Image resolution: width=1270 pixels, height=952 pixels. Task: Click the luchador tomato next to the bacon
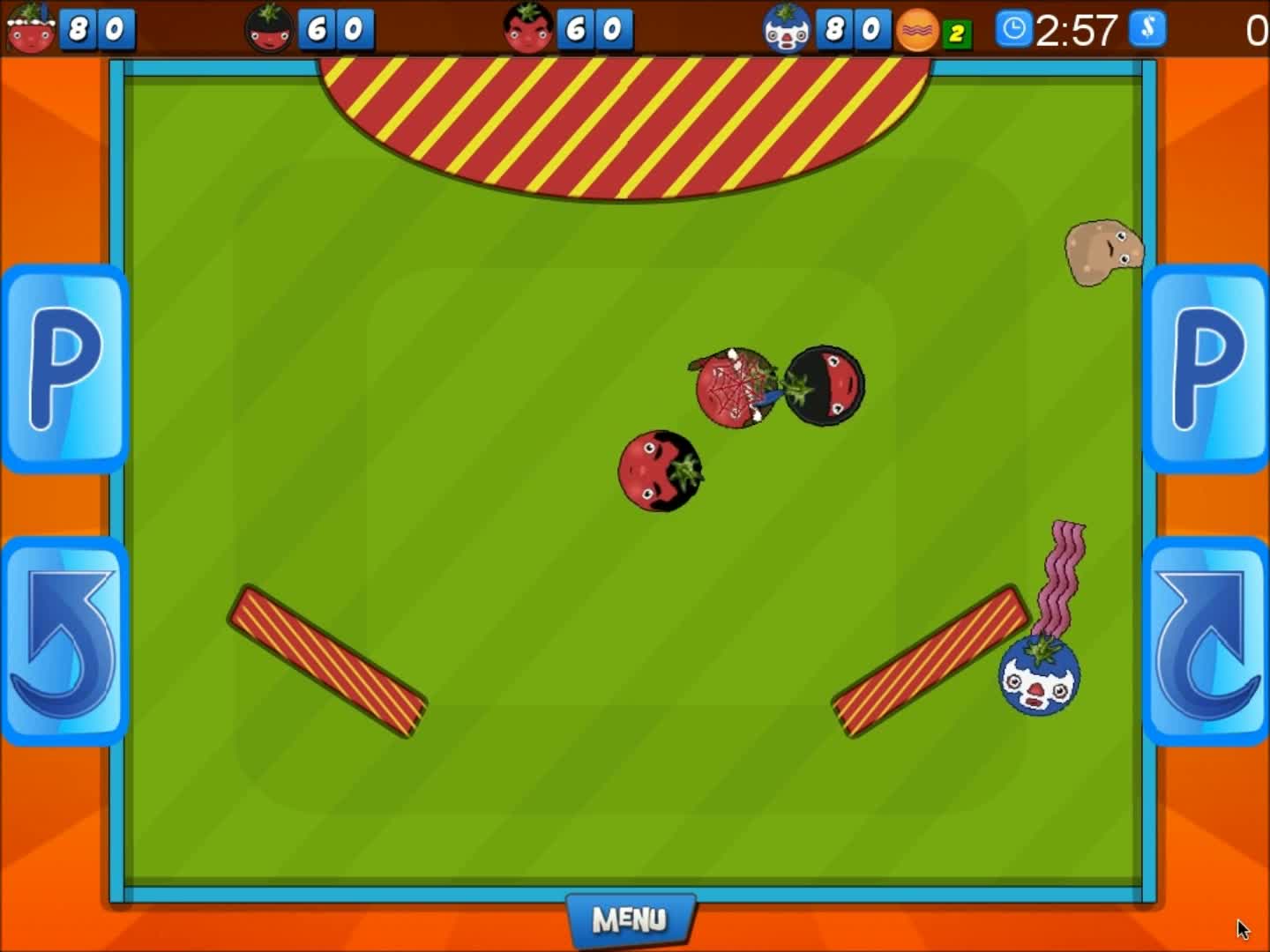(x=1041, y=679)
